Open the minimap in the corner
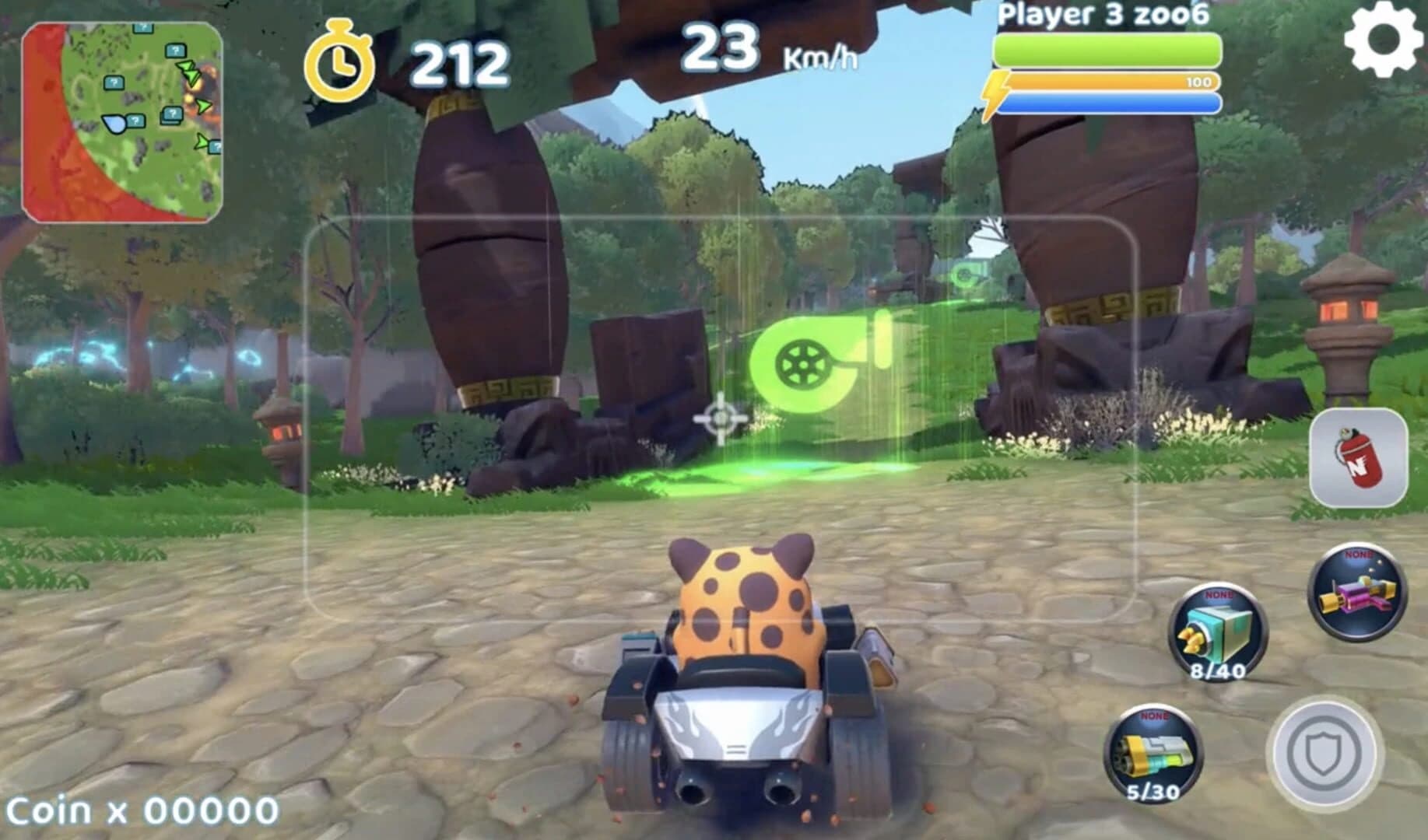 125,117
